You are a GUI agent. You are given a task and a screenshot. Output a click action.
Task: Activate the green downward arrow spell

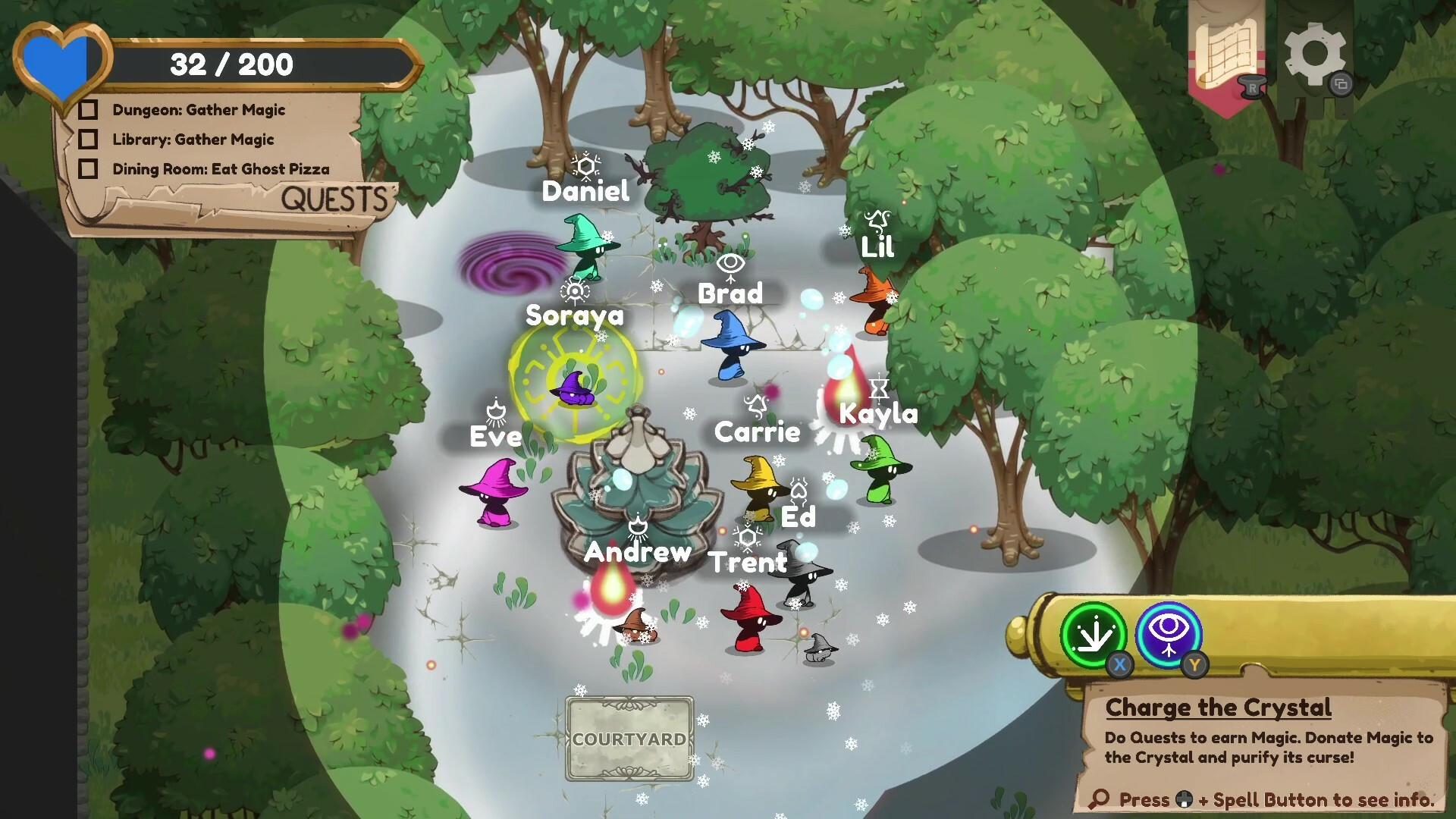click(1093, 635)
